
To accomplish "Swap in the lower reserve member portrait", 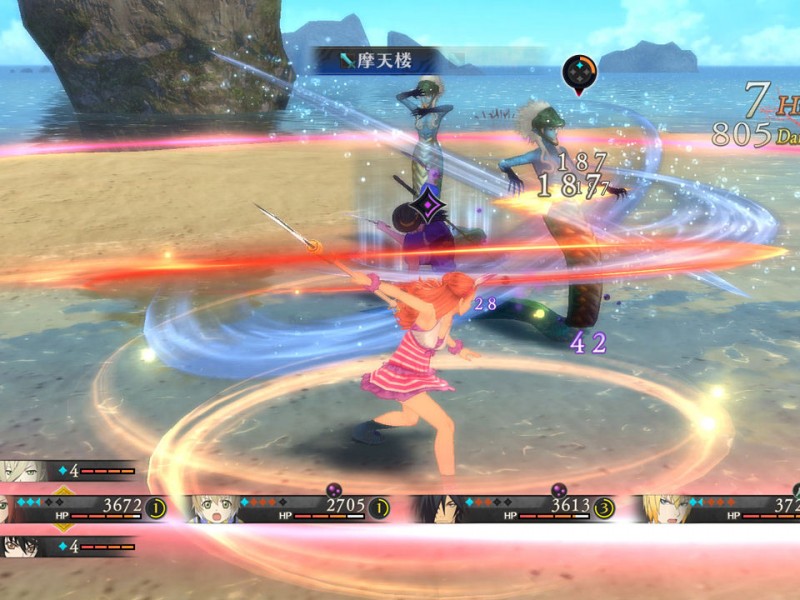I will pyautogui.click(x=22, y=546).
